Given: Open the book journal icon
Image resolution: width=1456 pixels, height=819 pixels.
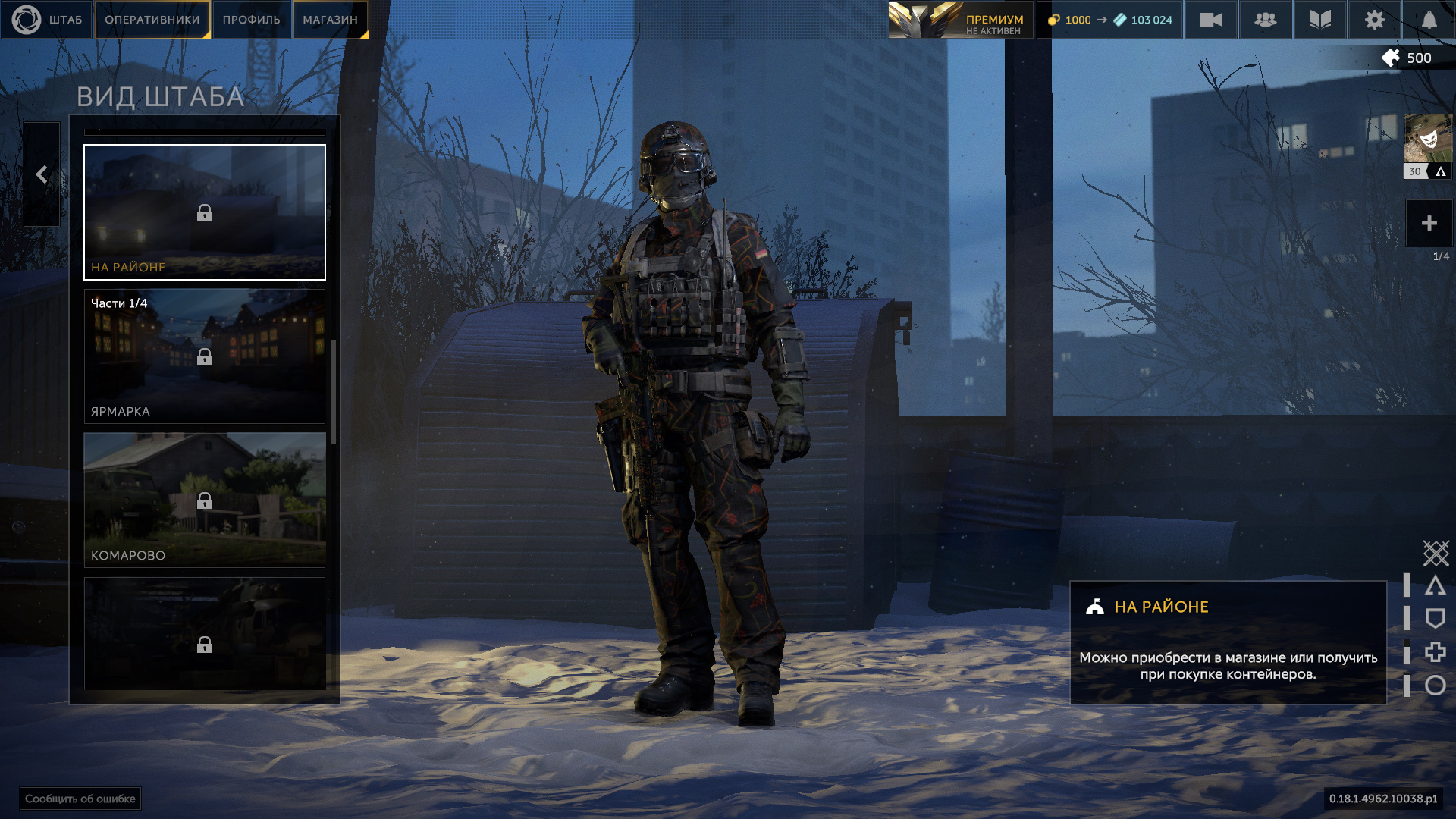Looking at the screenshot, I should pos(1319,20).
